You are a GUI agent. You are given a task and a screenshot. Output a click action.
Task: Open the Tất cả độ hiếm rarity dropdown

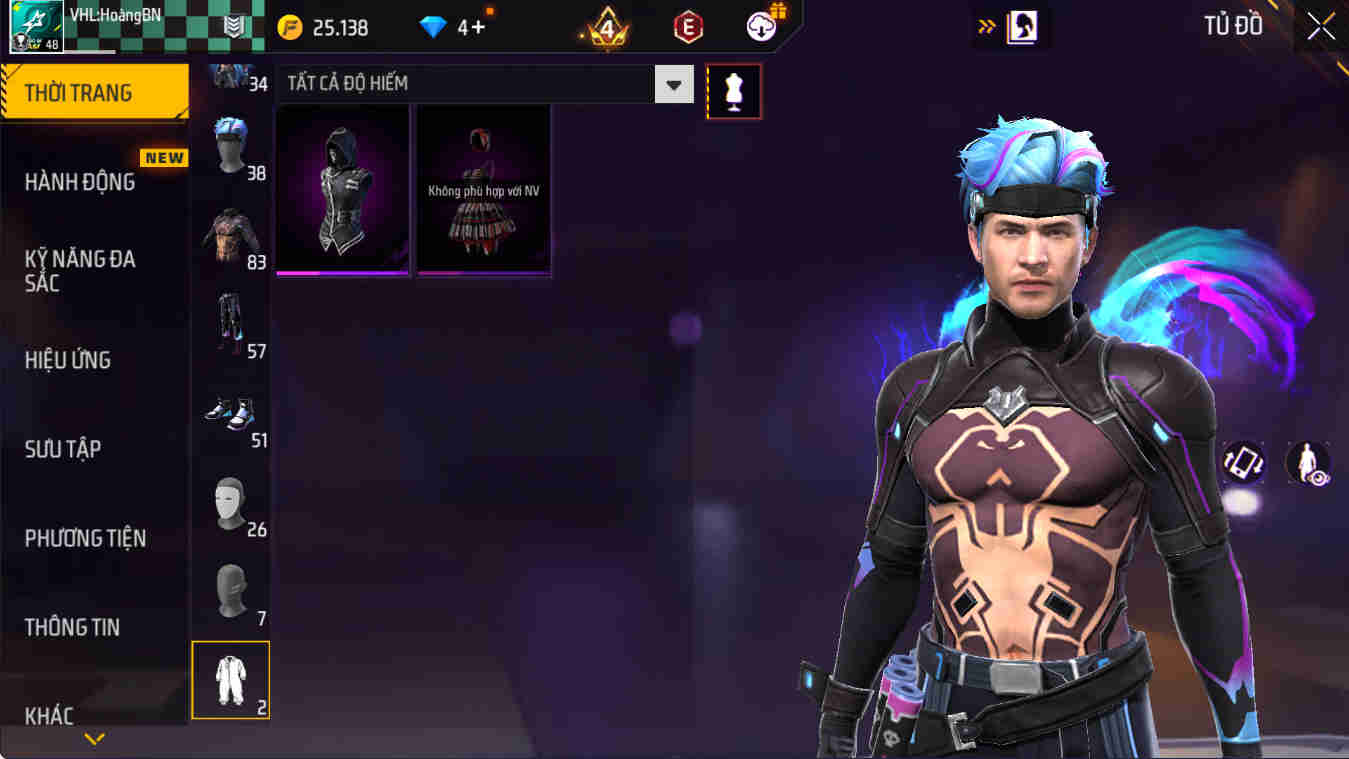[674, 84]
